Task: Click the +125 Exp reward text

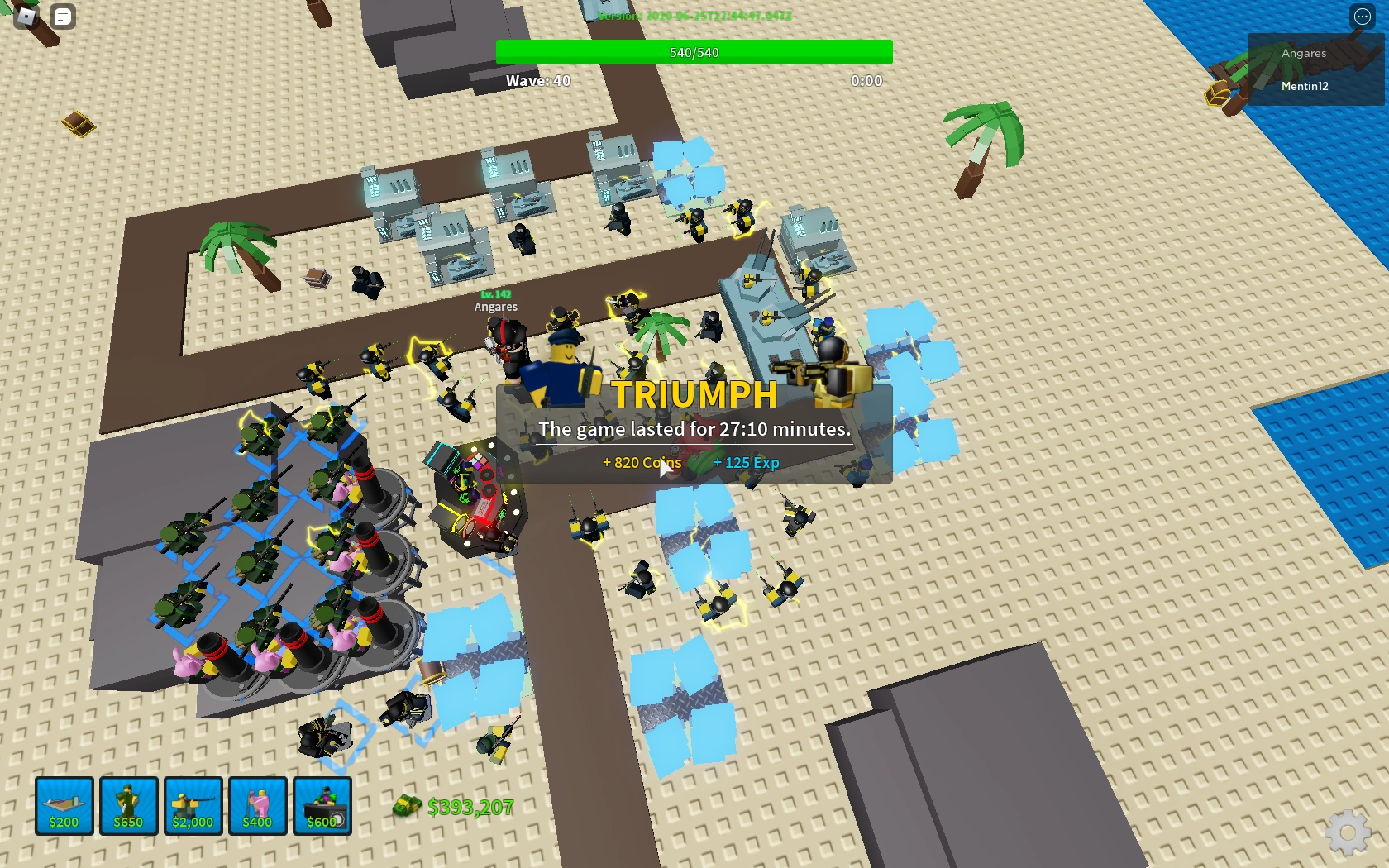Action: (x=747, y=463)
